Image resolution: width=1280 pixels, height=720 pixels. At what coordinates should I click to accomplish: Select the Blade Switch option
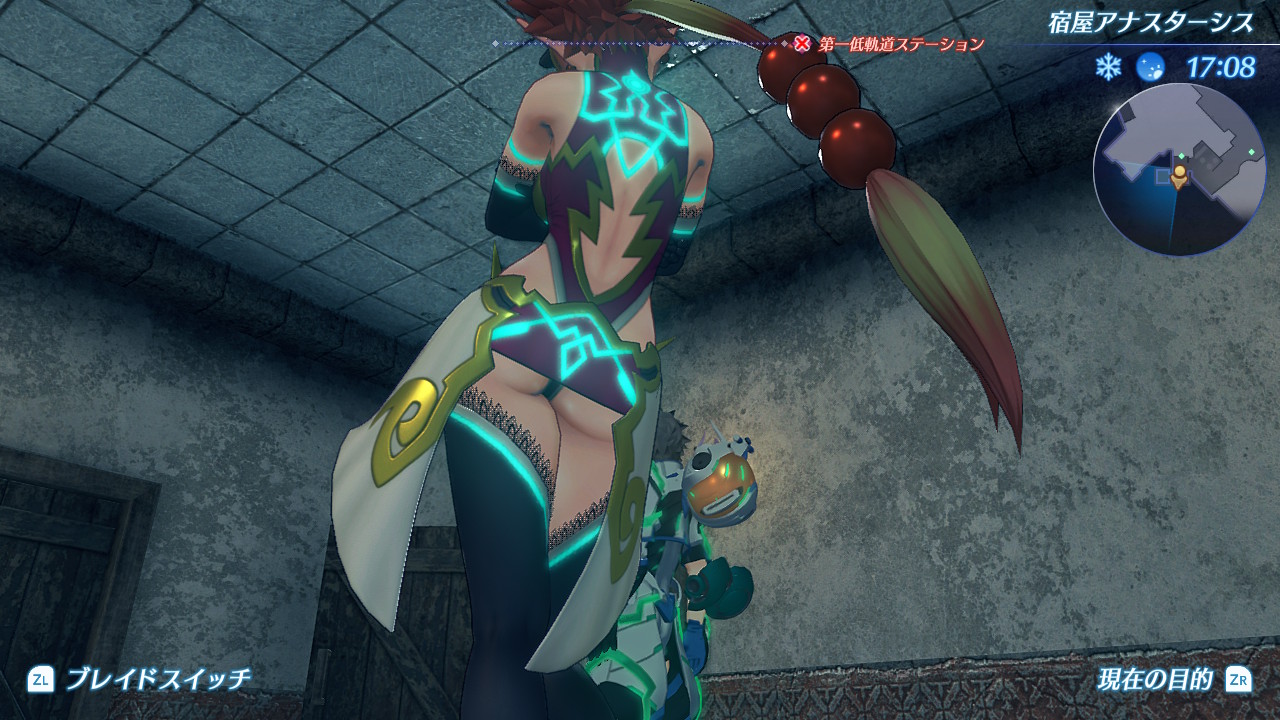tap(158, 680)
